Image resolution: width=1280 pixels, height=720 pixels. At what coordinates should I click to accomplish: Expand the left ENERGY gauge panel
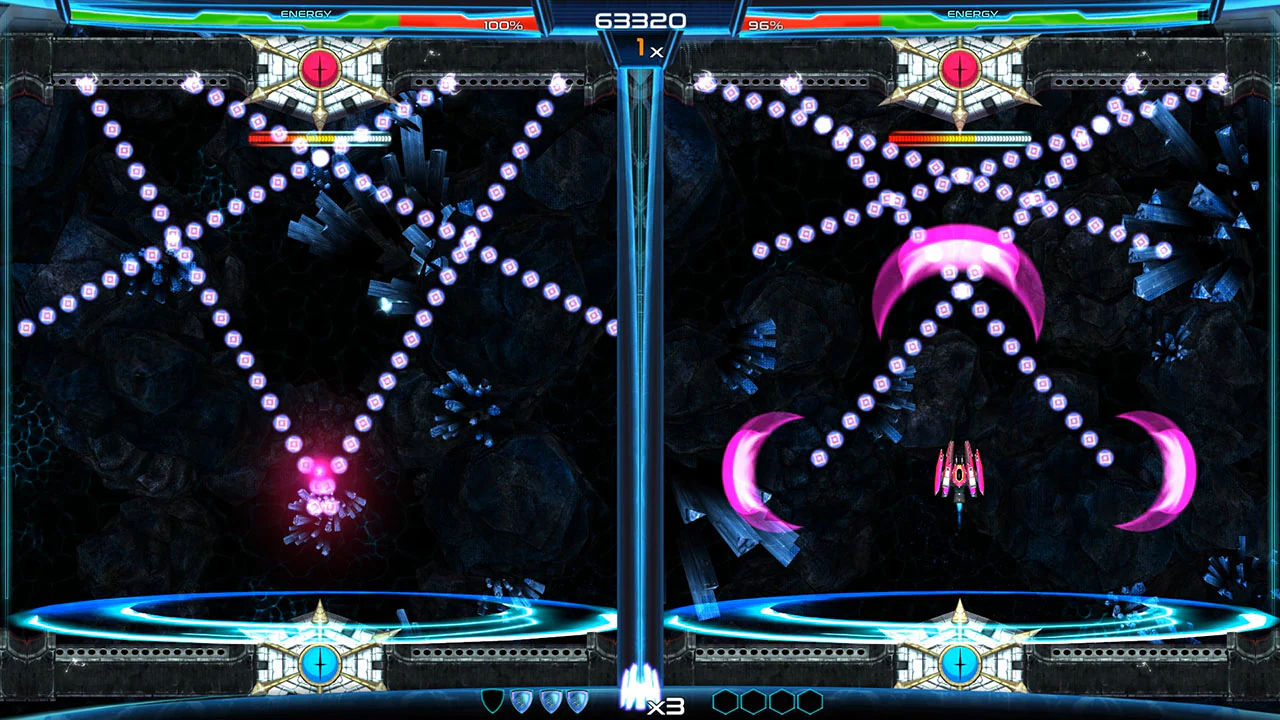click(x=305, y=13)
